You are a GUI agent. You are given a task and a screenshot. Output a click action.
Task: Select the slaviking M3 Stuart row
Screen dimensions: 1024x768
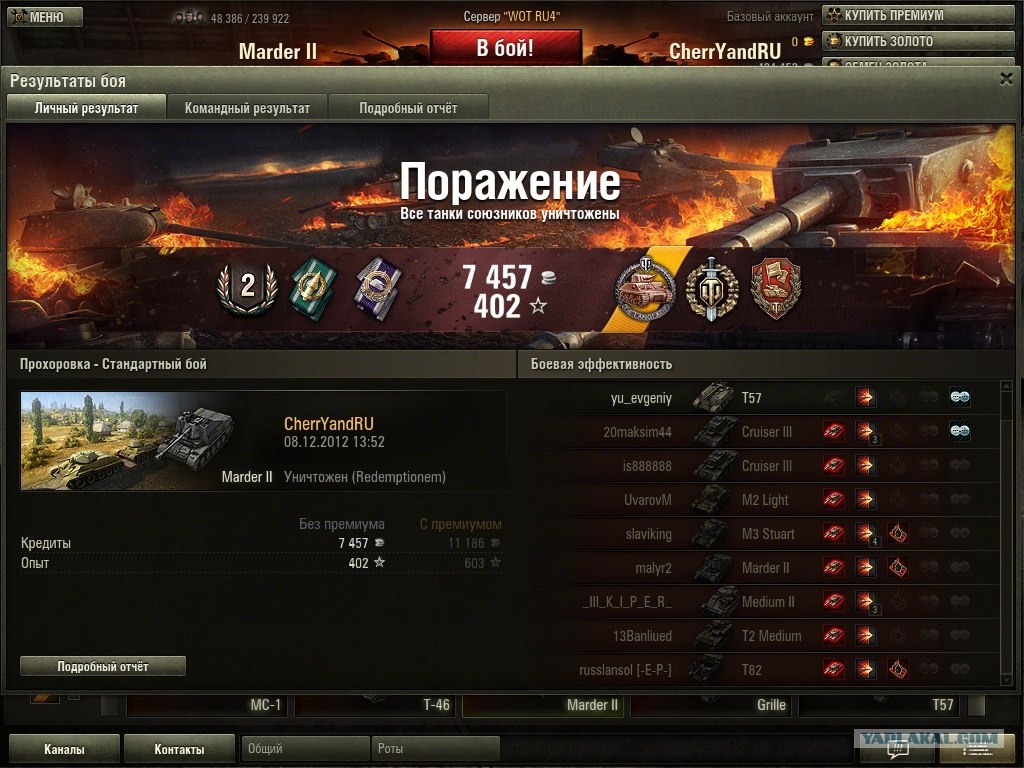[x=760, y=534]
